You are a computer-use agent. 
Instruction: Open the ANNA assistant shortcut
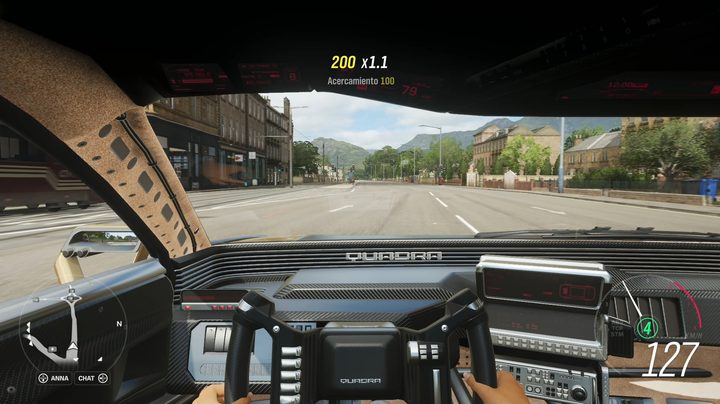pyautogui.click(x=55, y=379)
